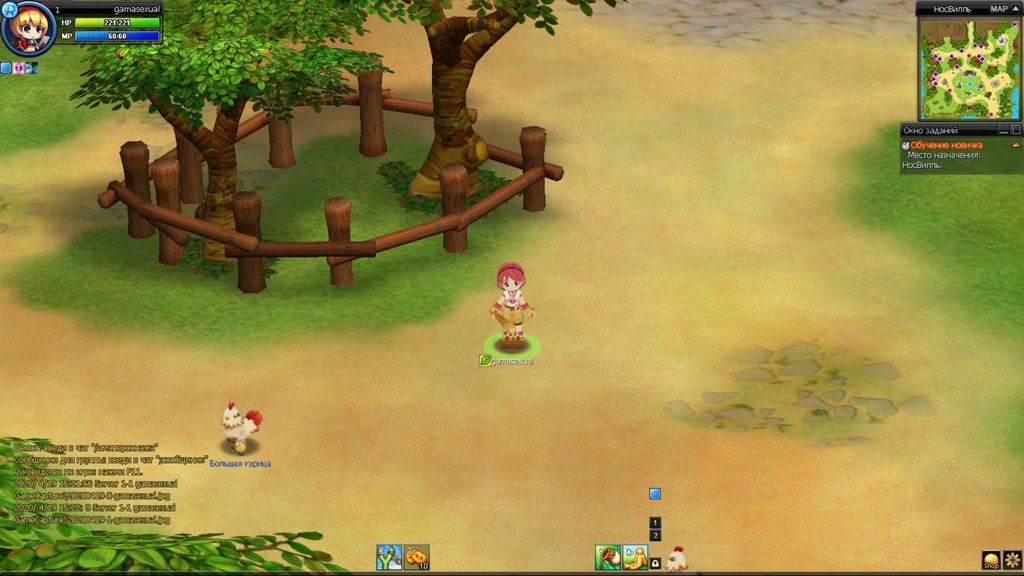Minimize the quest window

point(1004,130)
